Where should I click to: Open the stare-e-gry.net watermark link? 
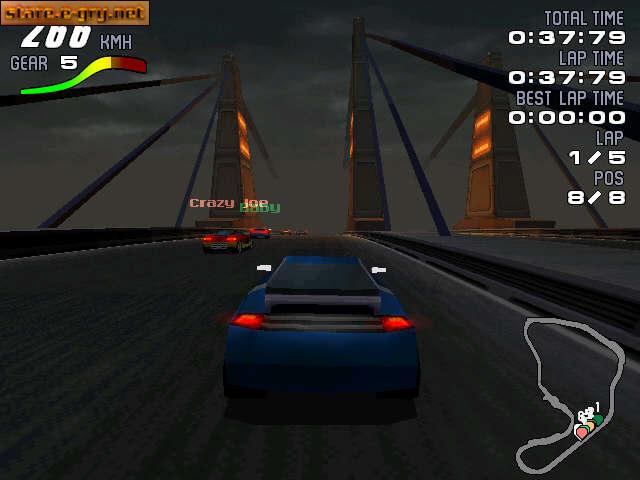tap(75, 13)
